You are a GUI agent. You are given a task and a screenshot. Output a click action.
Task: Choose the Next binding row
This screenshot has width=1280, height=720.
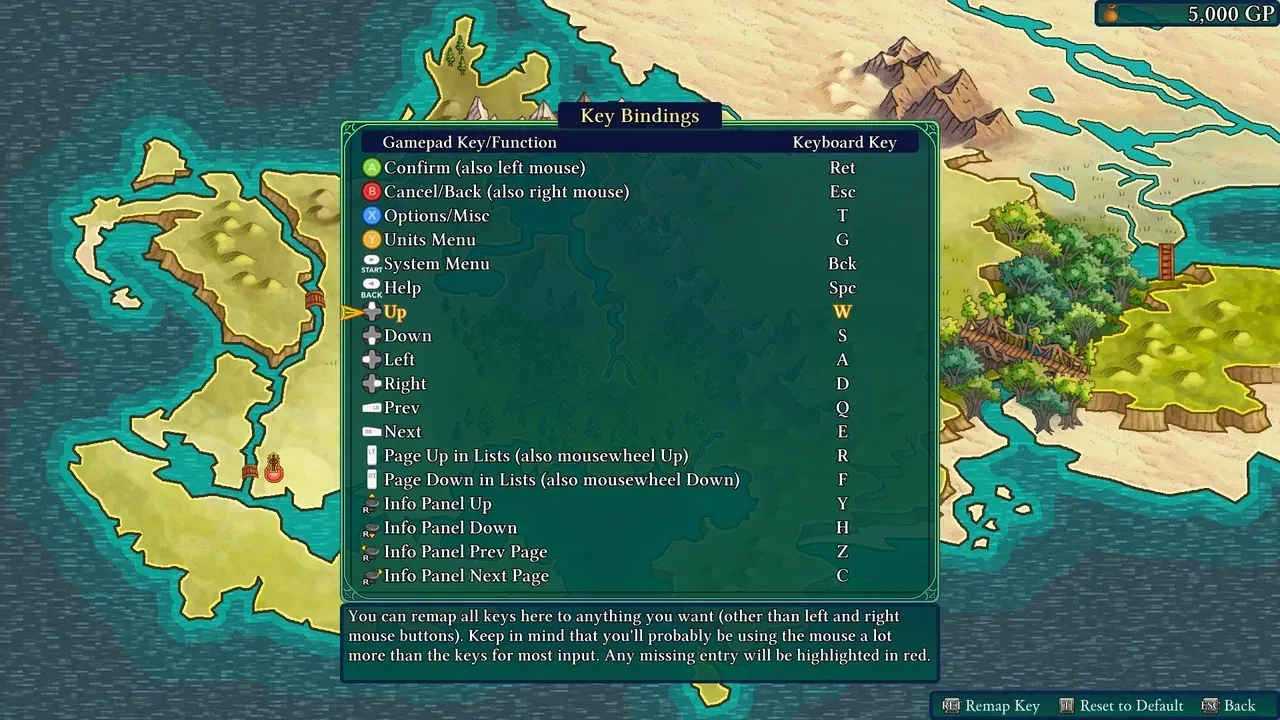coord(402,432)
